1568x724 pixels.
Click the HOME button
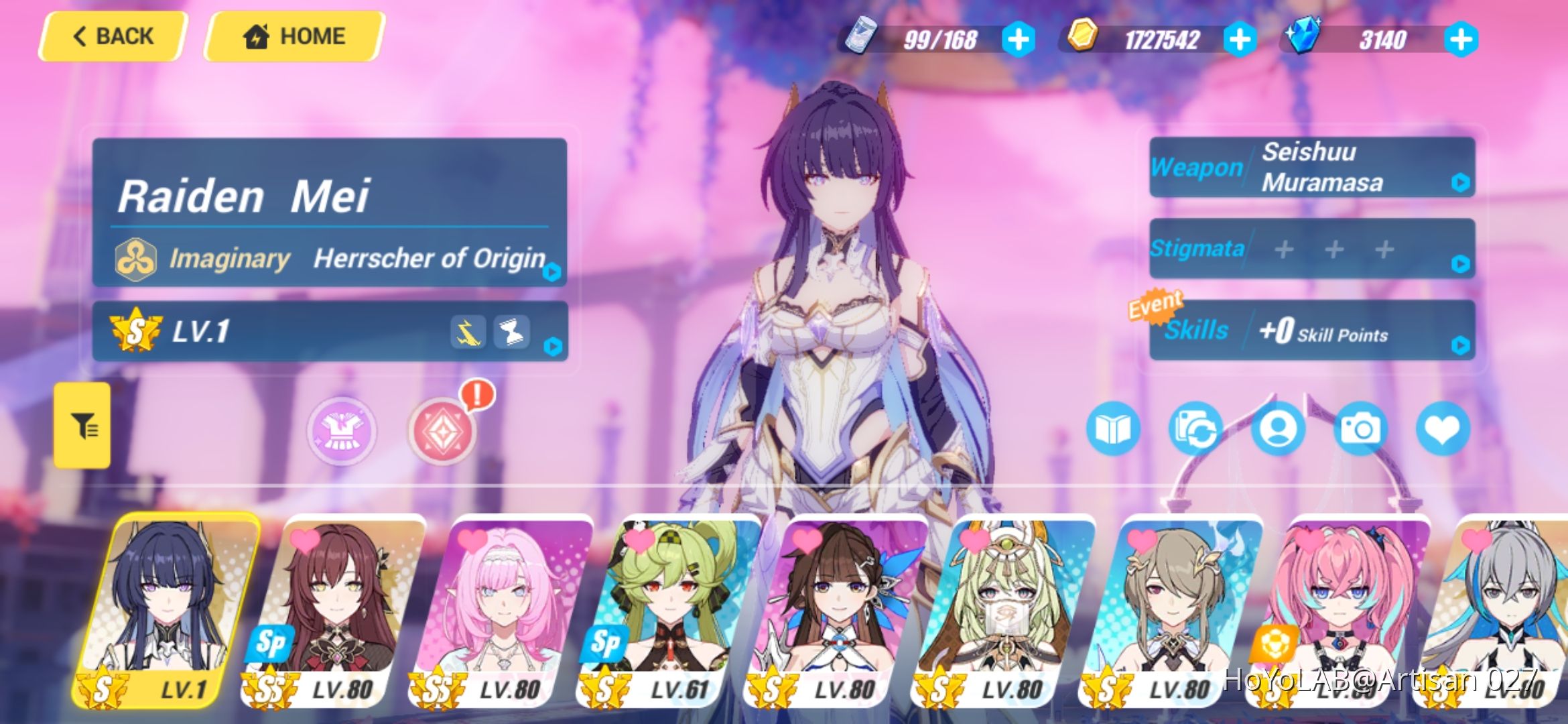pyautogui.click(x=293, y=36)
